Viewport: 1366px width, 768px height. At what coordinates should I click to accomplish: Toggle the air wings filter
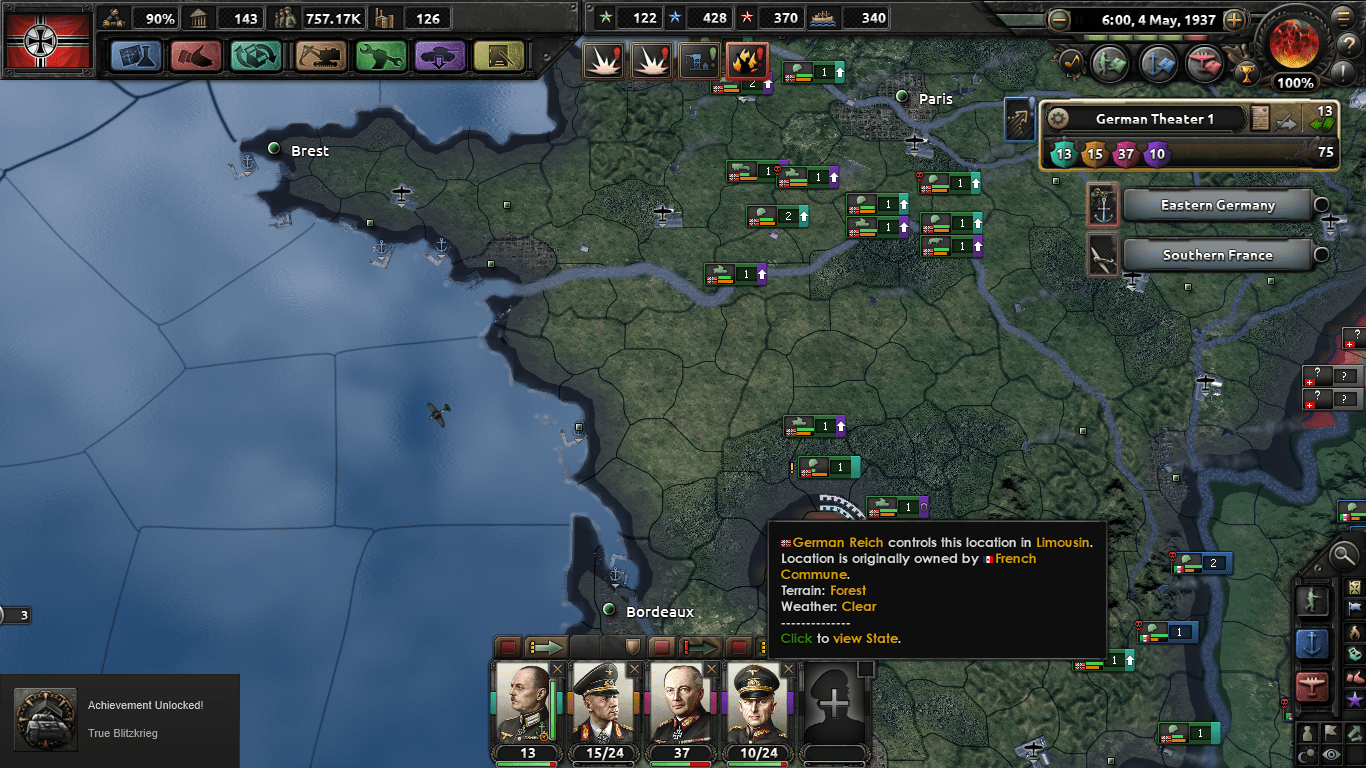click(x=1315, y=685)
